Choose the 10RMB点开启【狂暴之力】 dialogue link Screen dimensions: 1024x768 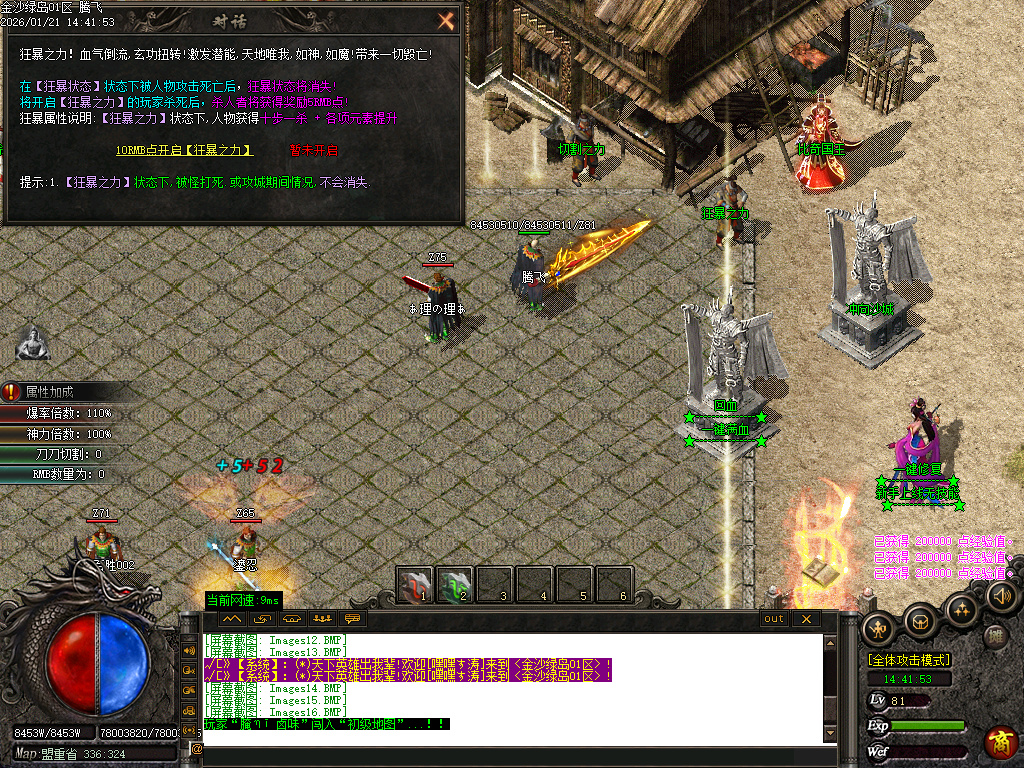(184, 150)
